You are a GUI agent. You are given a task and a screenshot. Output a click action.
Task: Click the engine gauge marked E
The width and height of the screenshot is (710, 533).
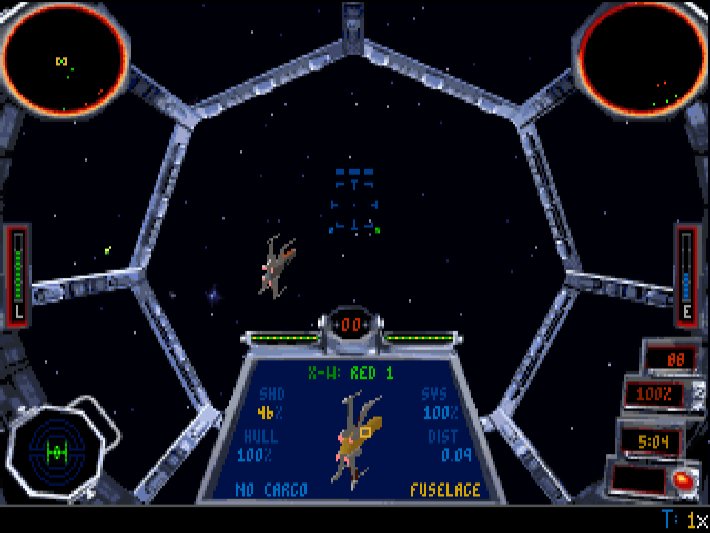pyautogui.click(x=687, y=274)
